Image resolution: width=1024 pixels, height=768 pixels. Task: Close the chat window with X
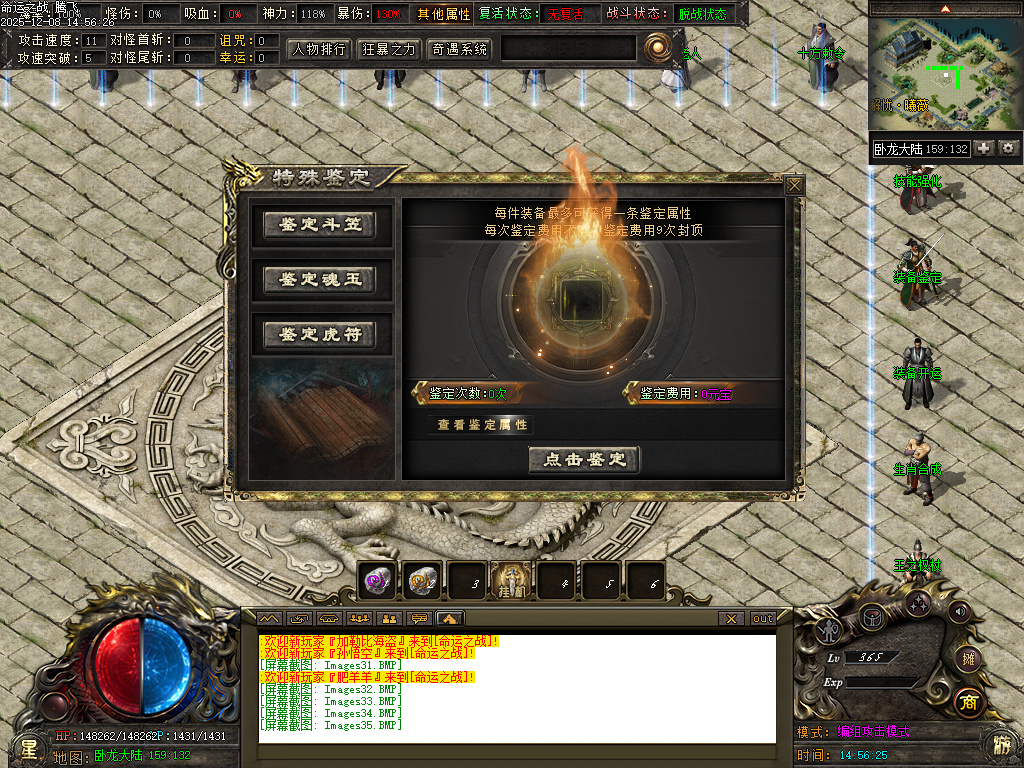click(x=732, y=619)
